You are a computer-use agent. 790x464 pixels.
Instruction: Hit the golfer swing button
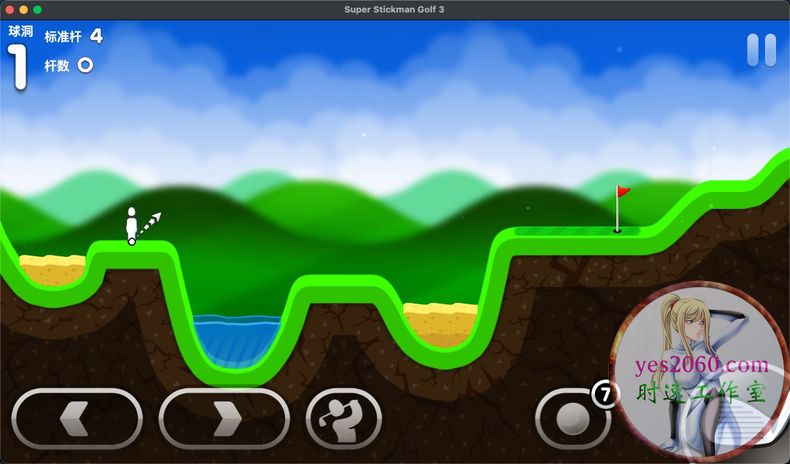tap(343, 417)
